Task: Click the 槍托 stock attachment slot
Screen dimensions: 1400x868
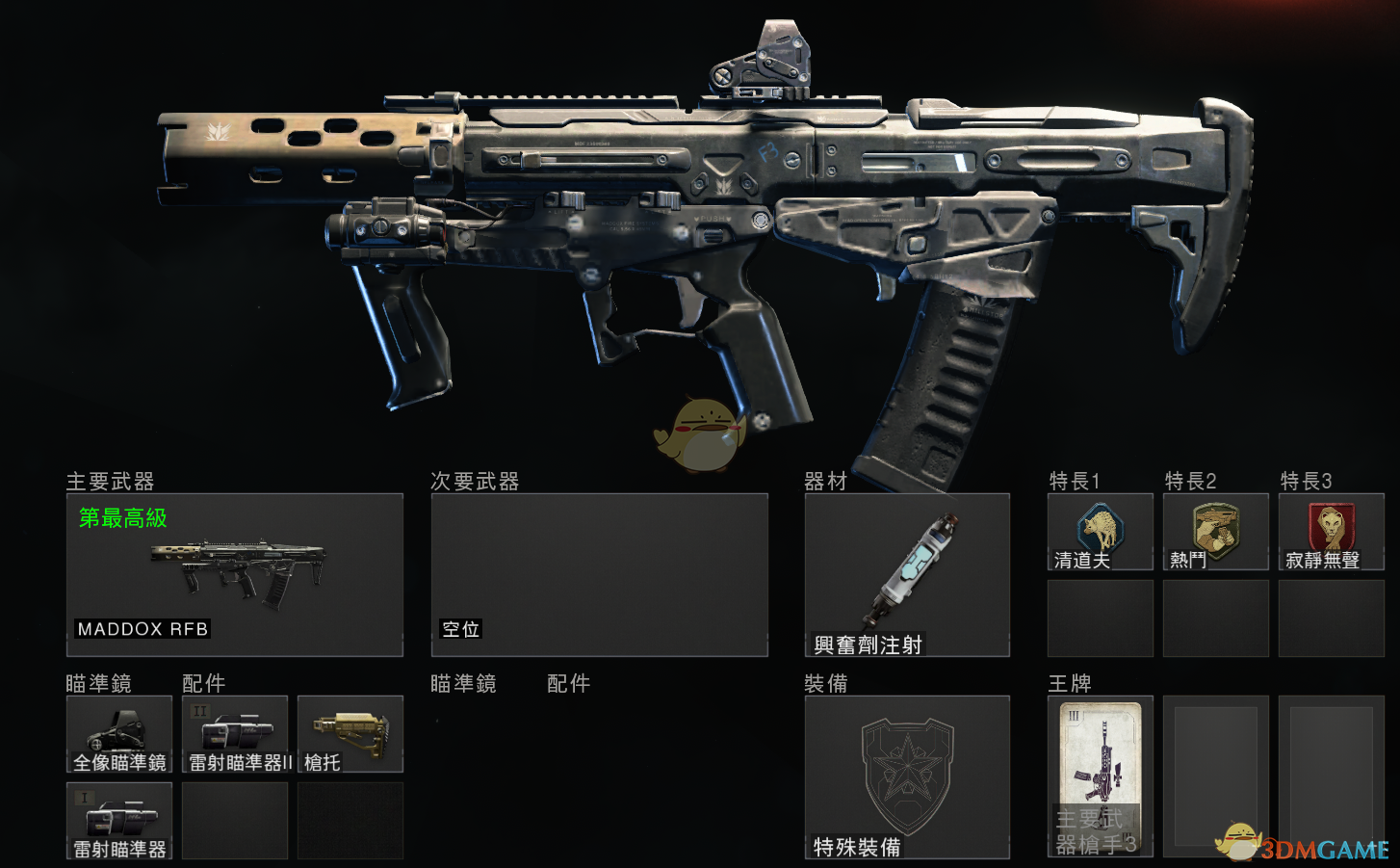Action: point(350,734)
